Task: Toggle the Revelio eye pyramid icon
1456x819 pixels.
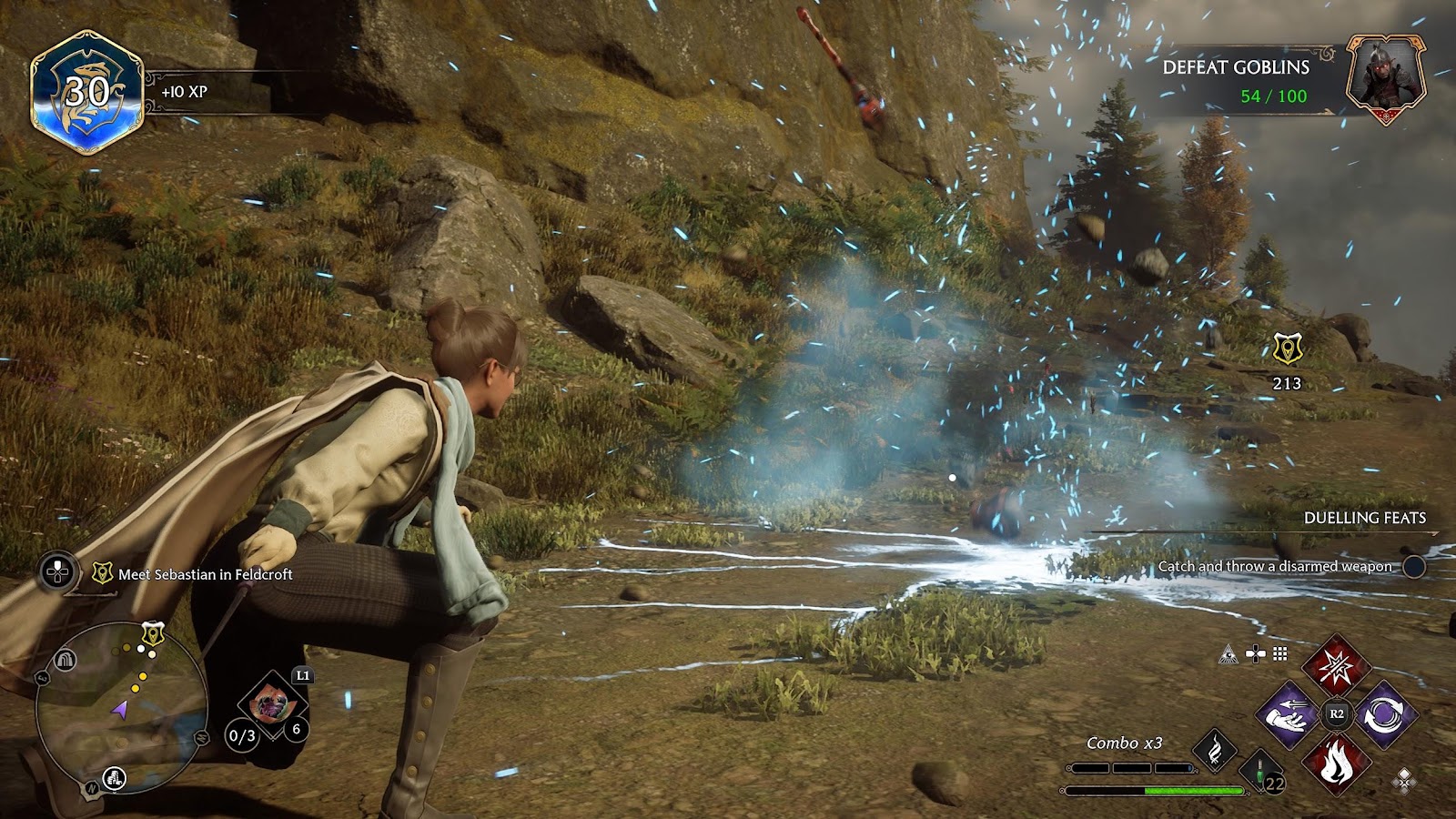Action: tap(1229, 653)
